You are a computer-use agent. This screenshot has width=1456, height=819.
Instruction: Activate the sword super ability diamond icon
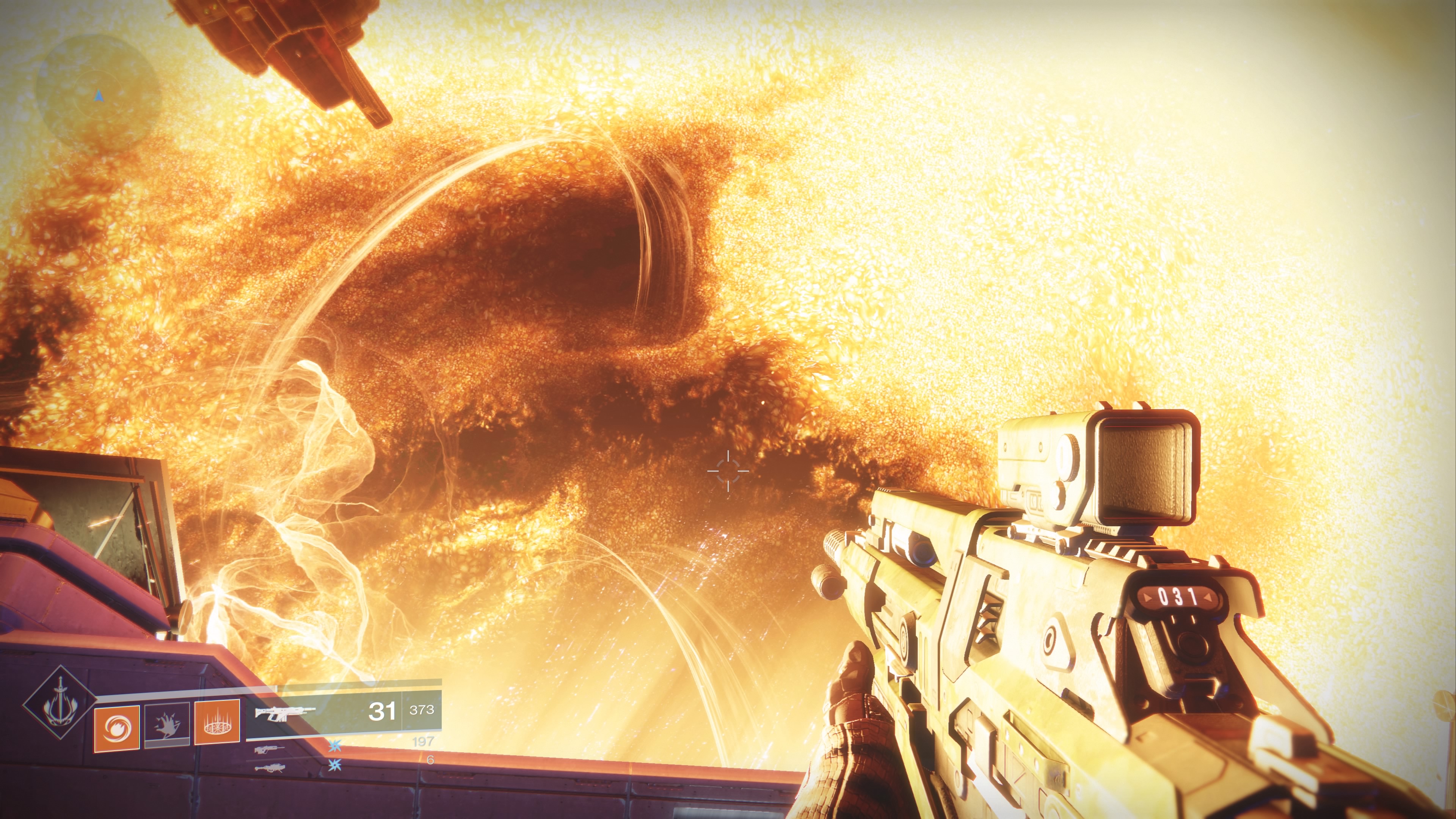click(60, 703)
